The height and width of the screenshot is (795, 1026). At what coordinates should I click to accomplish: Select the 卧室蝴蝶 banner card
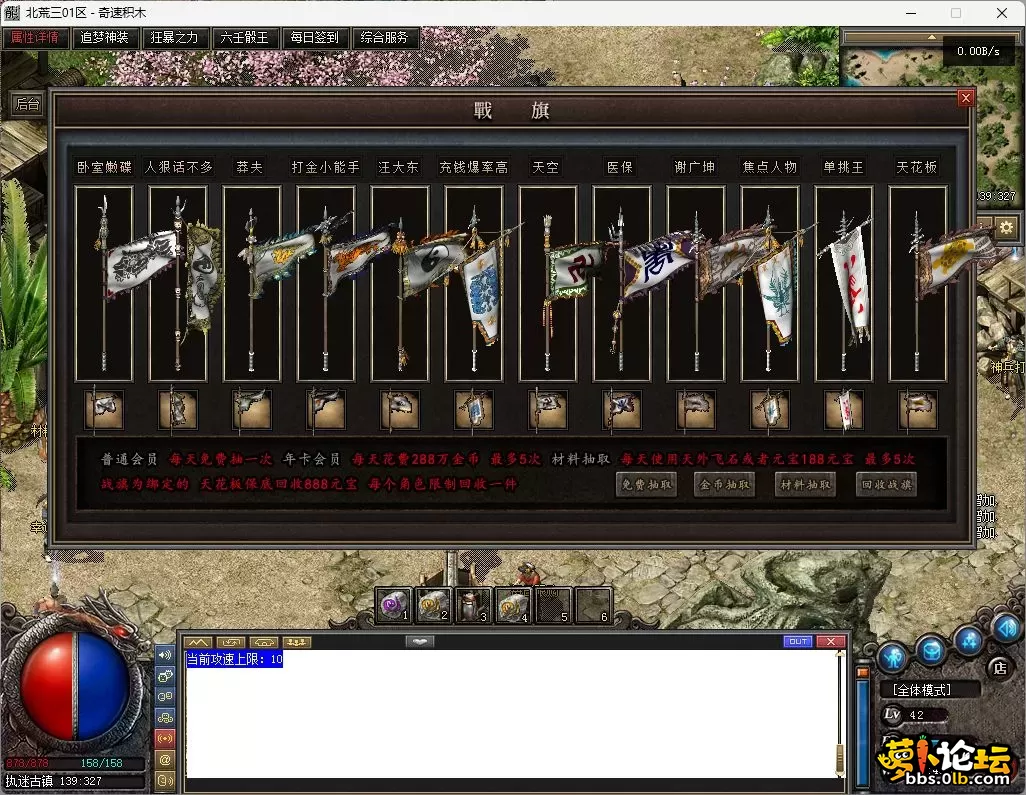104,283
